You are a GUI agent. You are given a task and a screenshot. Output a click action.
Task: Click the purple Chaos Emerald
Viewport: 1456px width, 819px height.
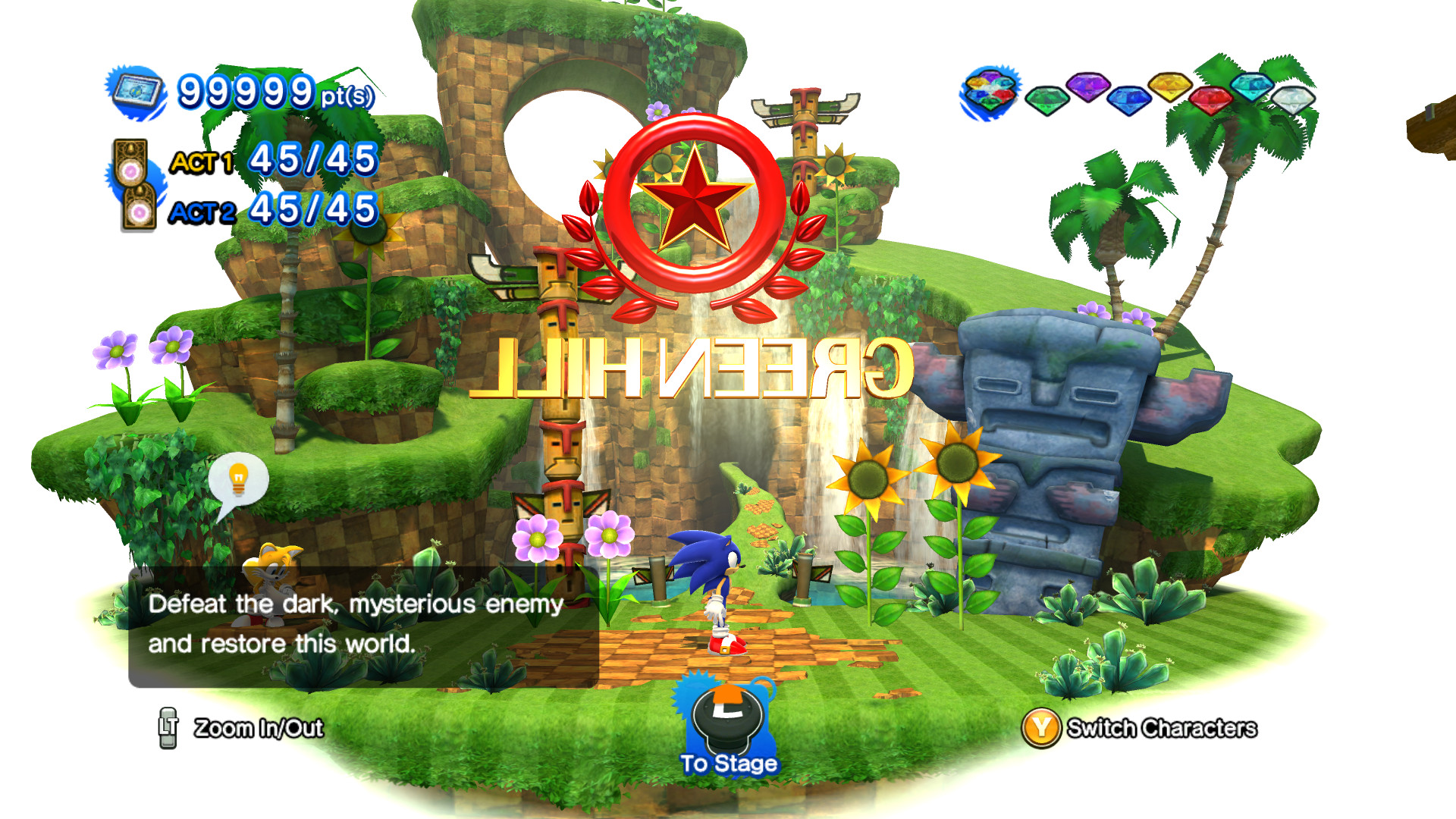coord(1087,89)
